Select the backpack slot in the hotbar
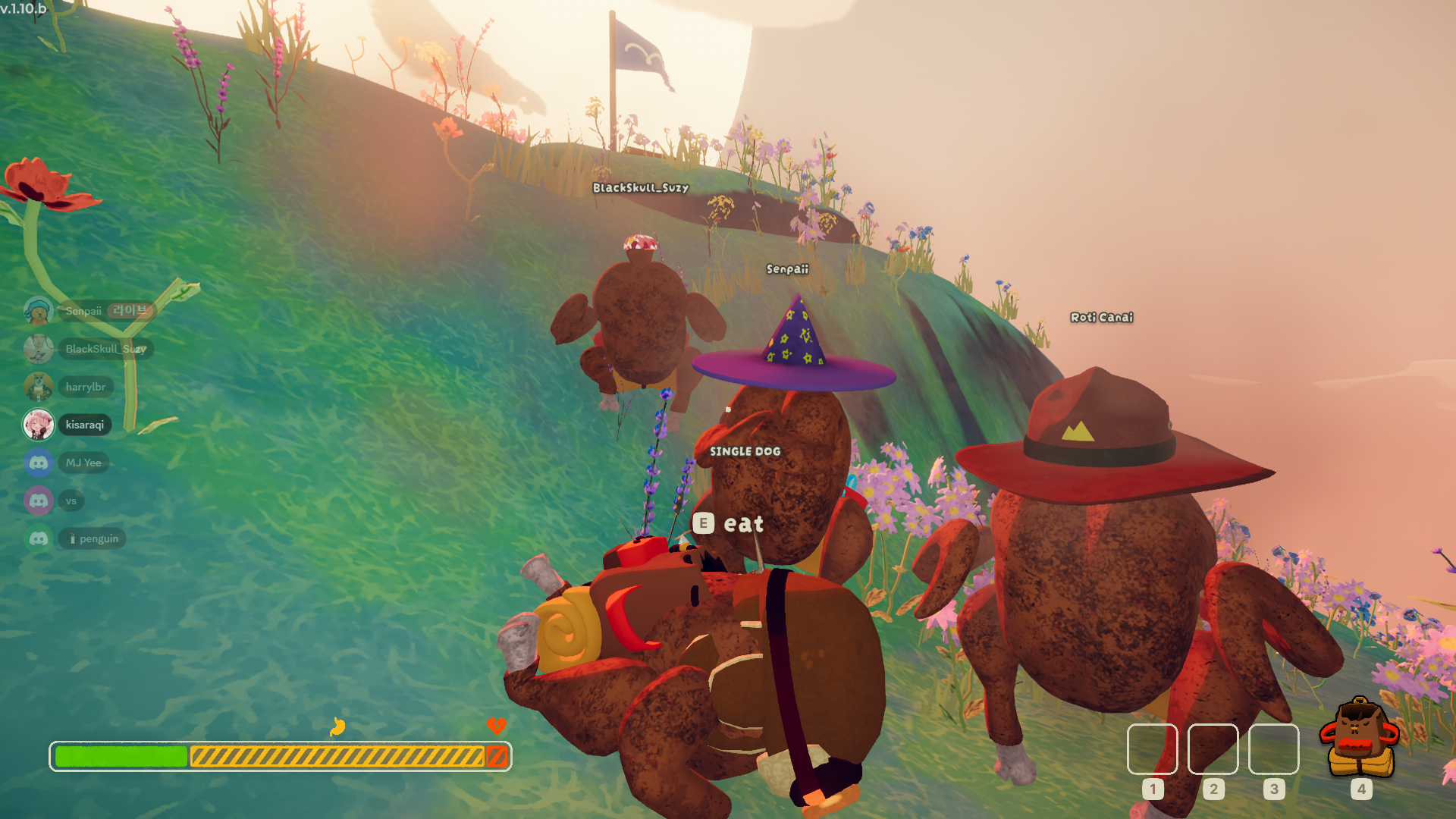This screenshot has height=819, width=1456. tap(1360, 741)
